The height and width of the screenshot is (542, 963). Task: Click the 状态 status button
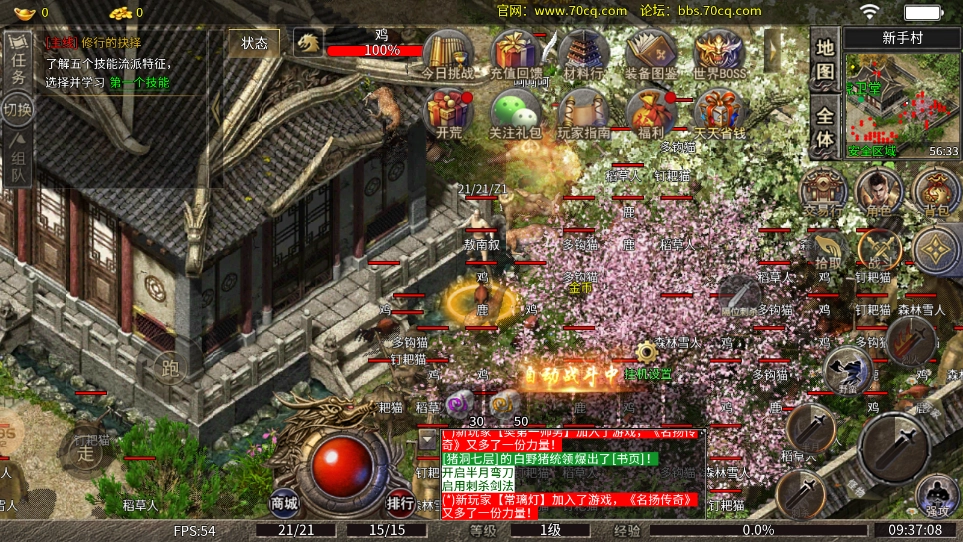254,43
